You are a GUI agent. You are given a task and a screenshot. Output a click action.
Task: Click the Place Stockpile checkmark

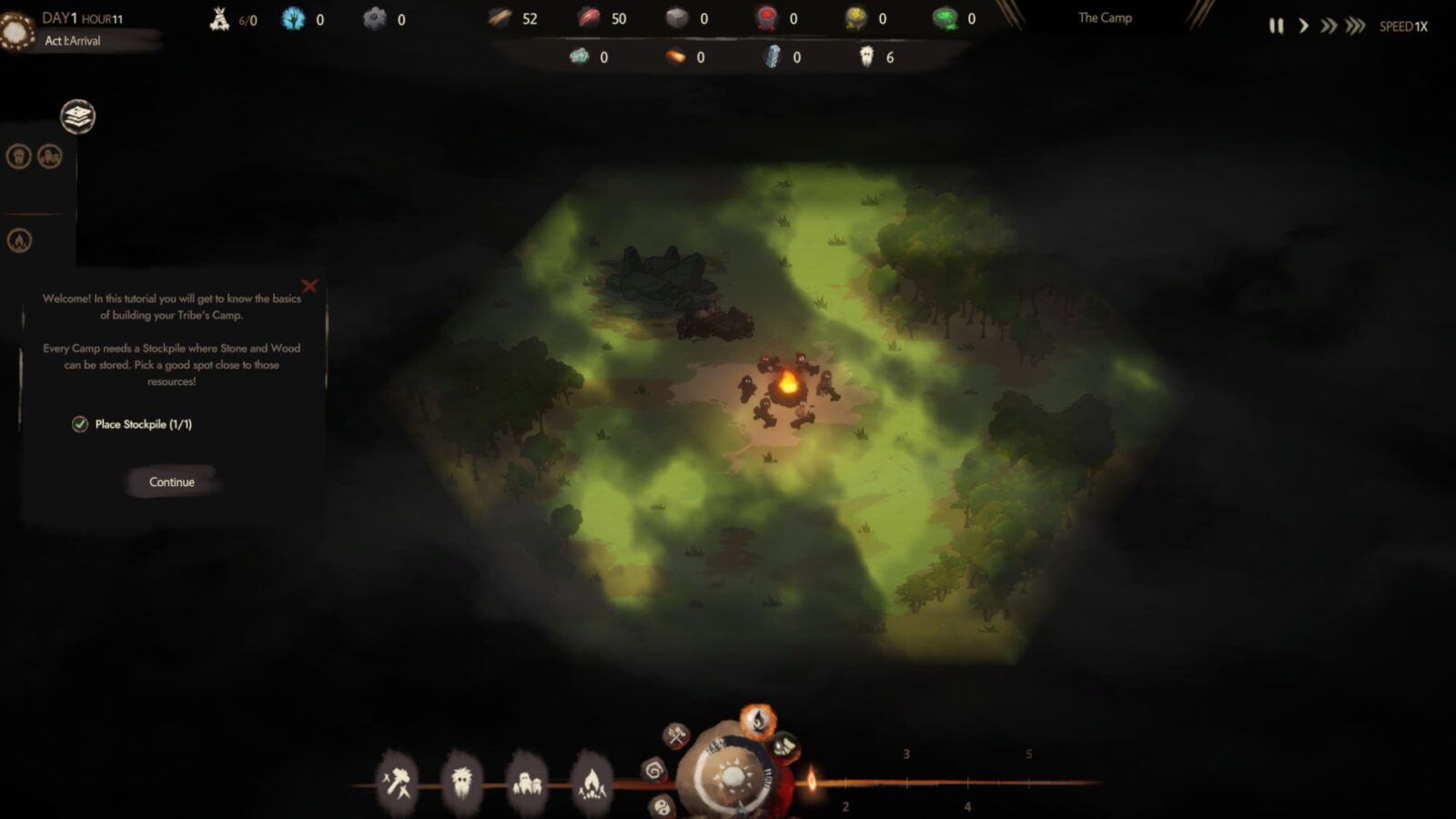click(x=80, y=424)
